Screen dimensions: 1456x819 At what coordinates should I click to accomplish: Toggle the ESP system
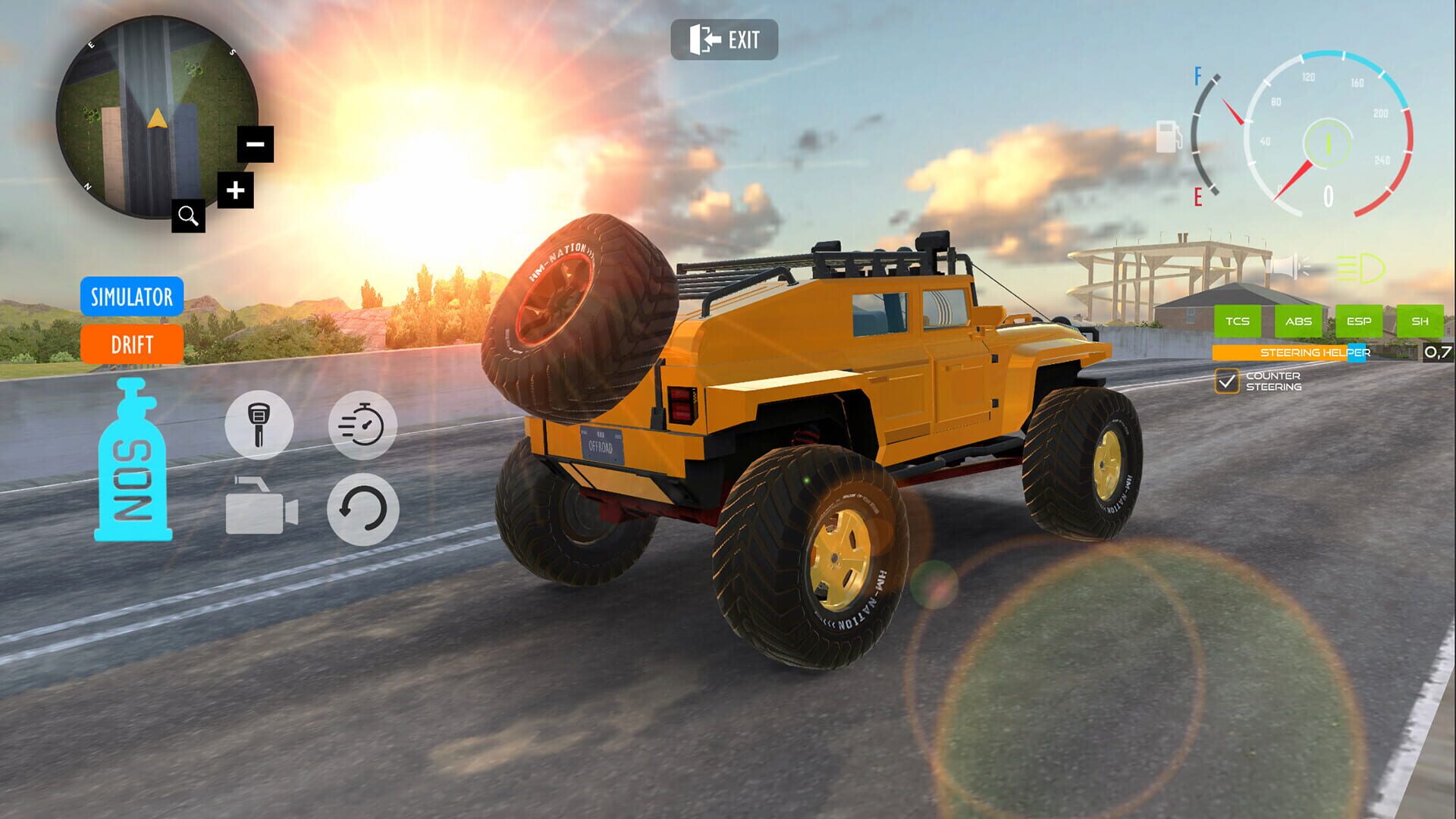point(1359,322)
